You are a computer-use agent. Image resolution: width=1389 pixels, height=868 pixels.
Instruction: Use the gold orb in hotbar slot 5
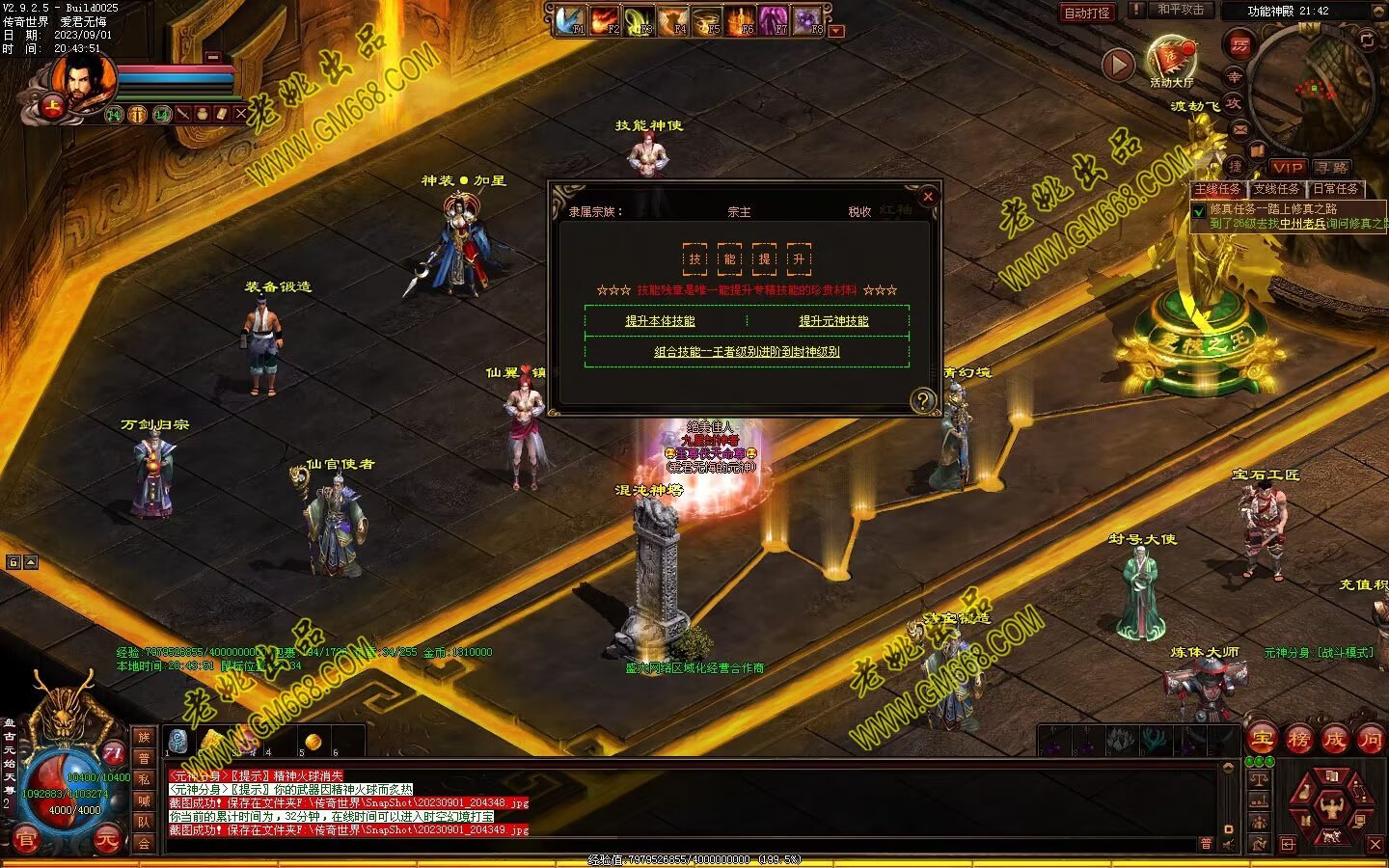point(313,742)
